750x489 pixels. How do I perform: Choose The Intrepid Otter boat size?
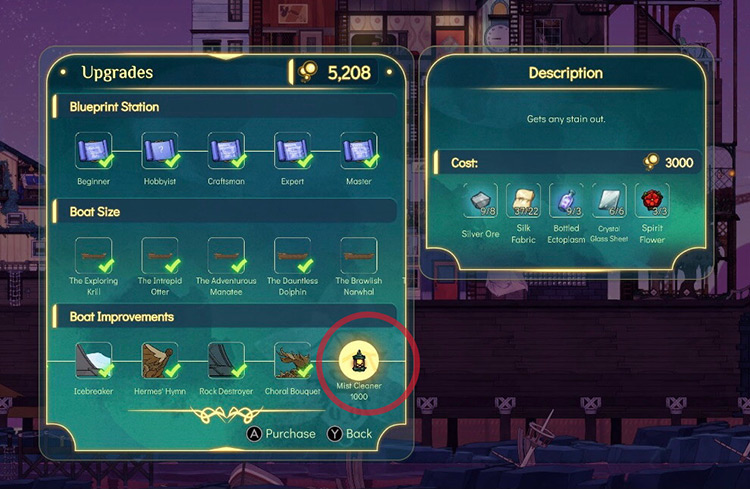tap(159, 257)
